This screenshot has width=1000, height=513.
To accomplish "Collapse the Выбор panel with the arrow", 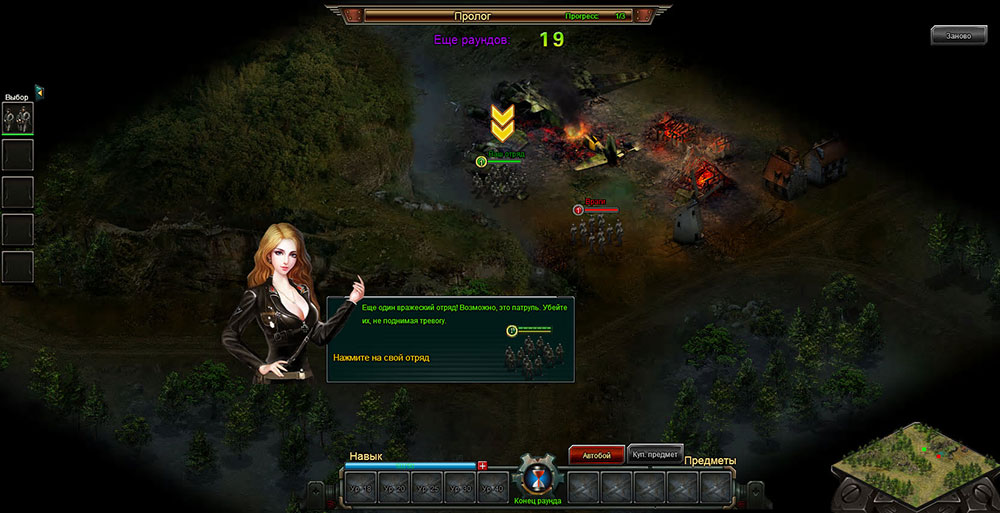I will click(39, 92).
